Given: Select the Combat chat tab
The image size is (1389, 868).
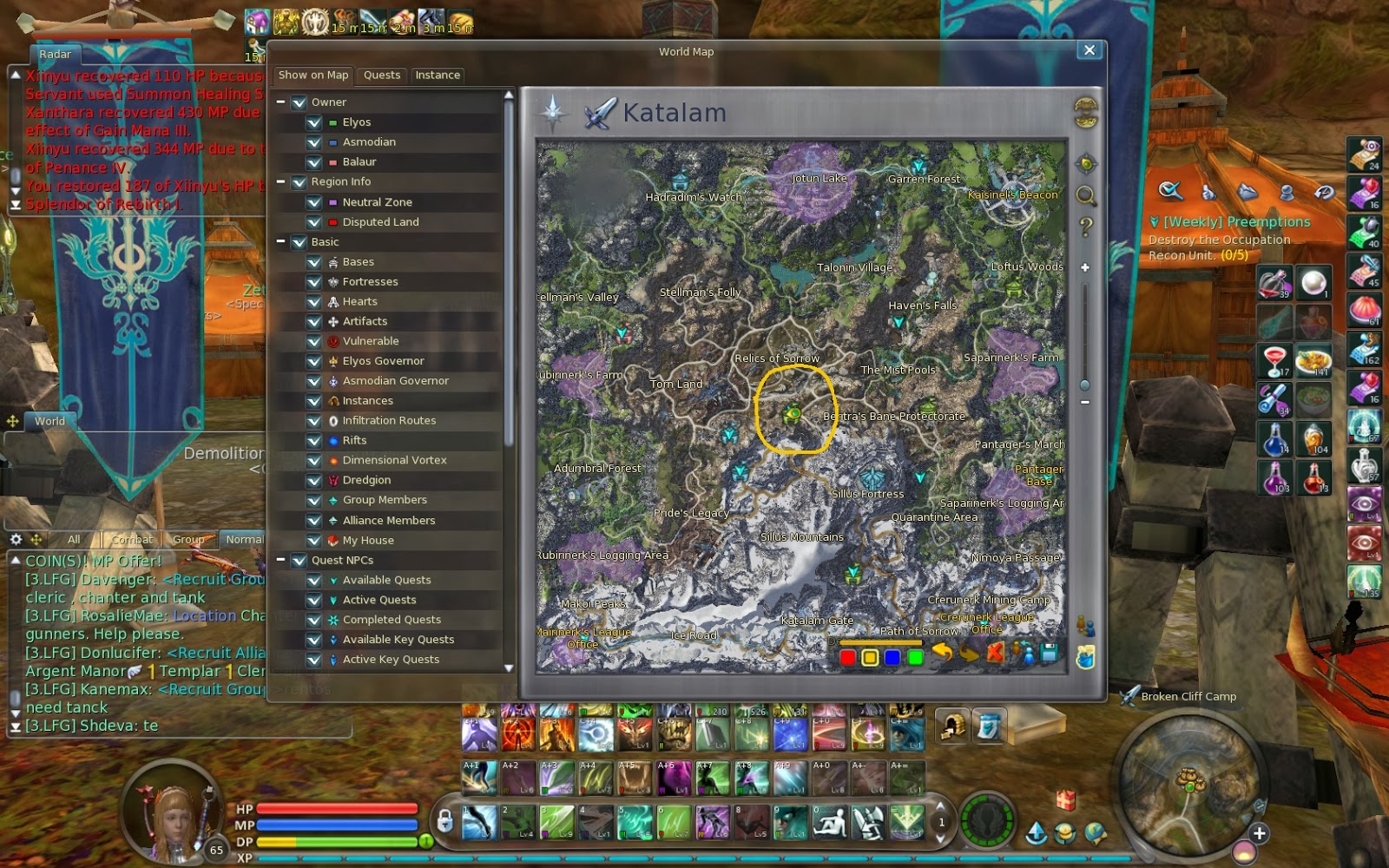Looking at the screenshot, I should click(x=131, y=539).
